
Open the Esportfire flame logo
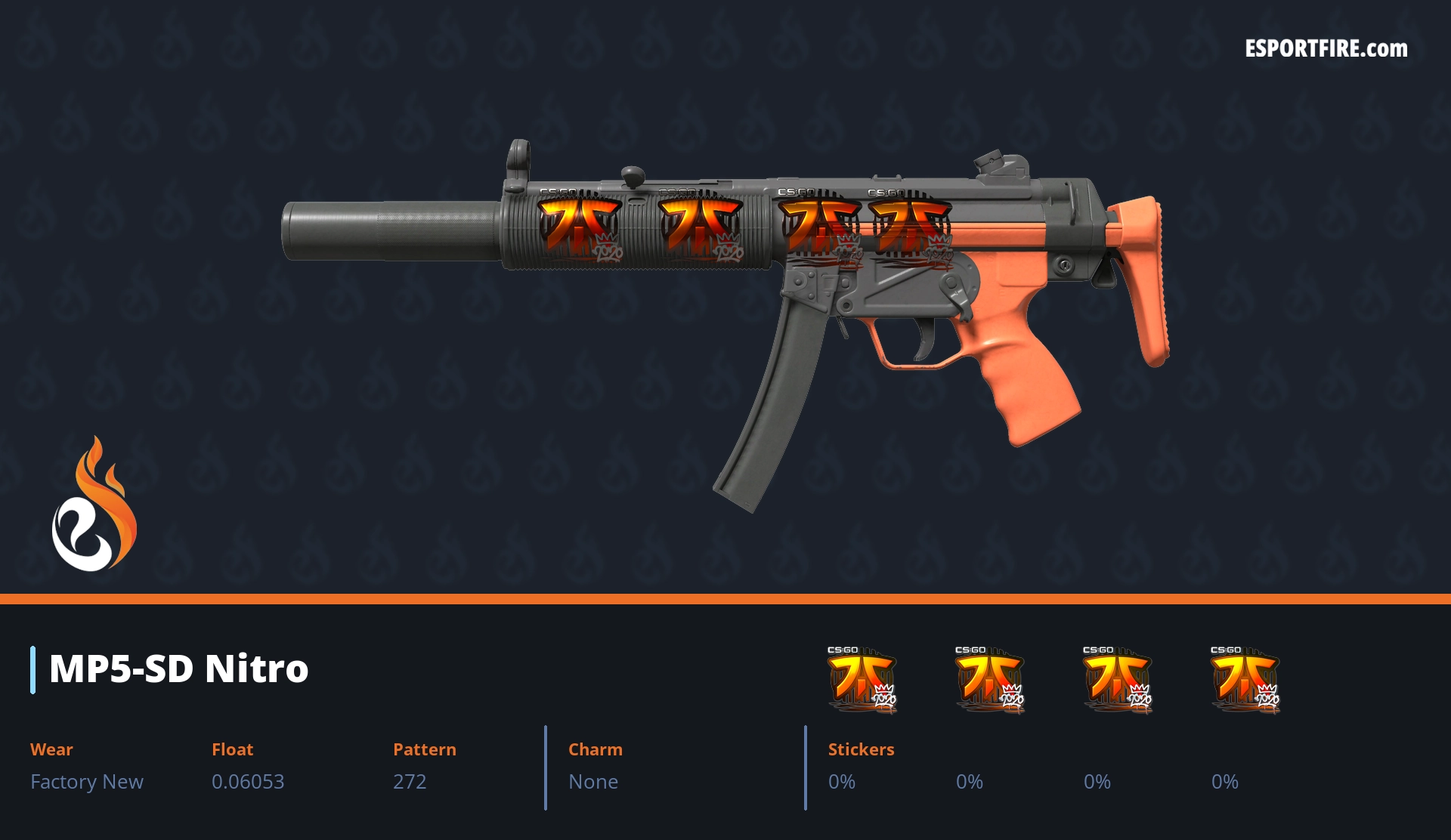coord(94,505)
